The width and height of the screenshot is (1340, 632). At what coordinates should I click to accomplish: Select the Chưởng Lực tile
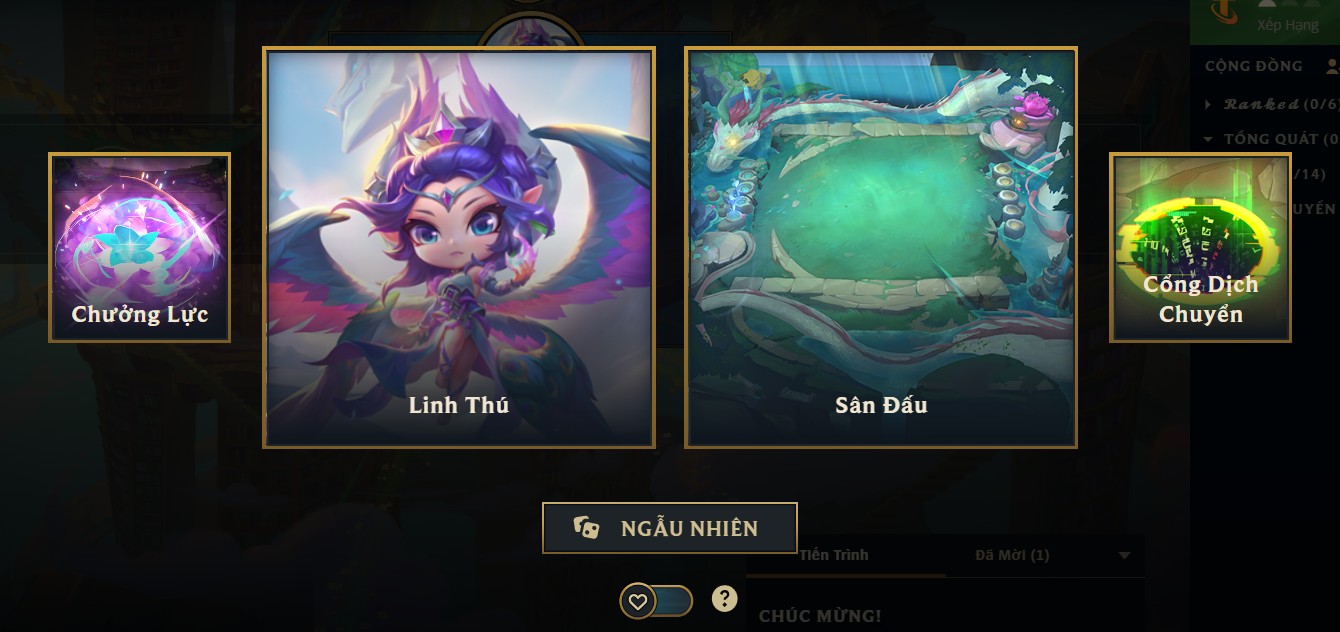click(x=139, y=247)
